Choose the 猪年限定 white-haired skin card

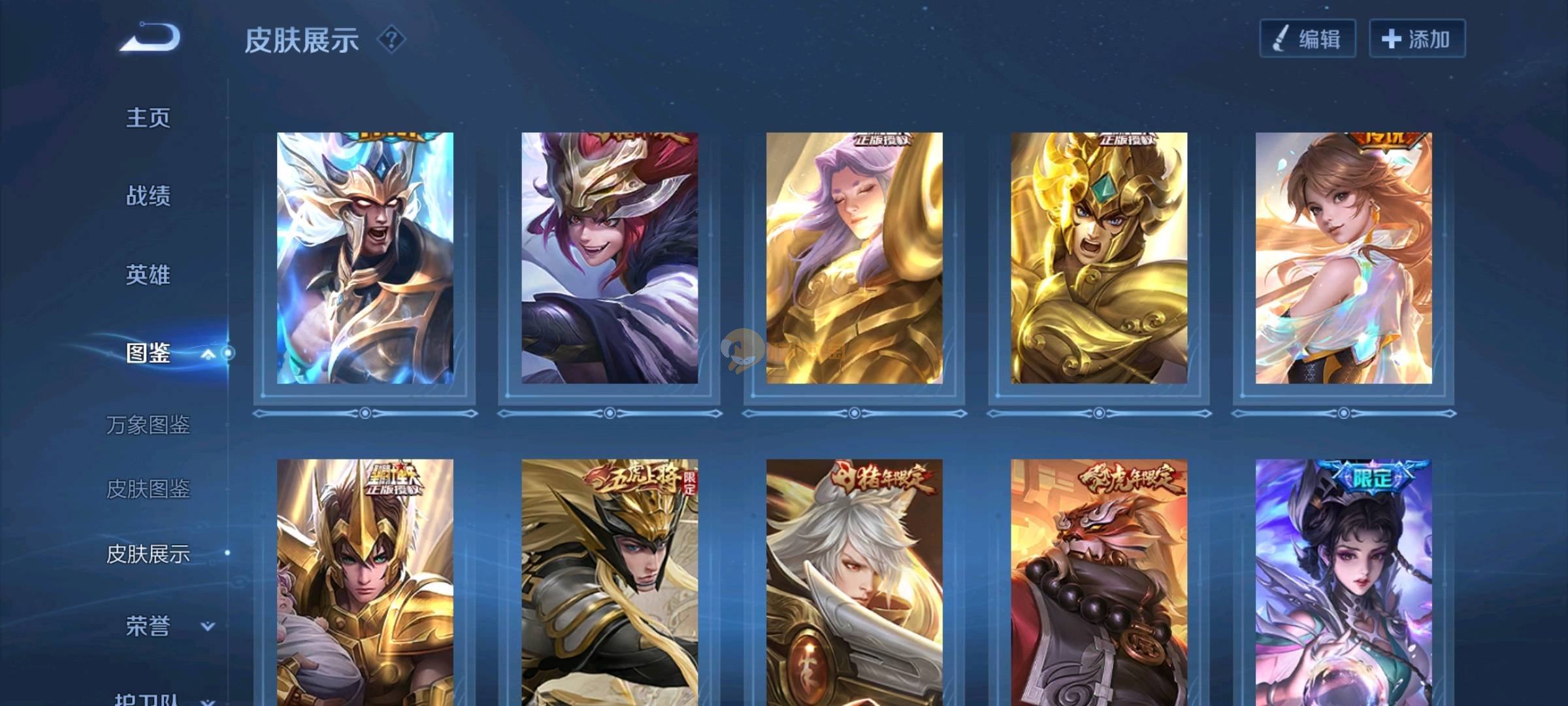click(x=854, y=582)
